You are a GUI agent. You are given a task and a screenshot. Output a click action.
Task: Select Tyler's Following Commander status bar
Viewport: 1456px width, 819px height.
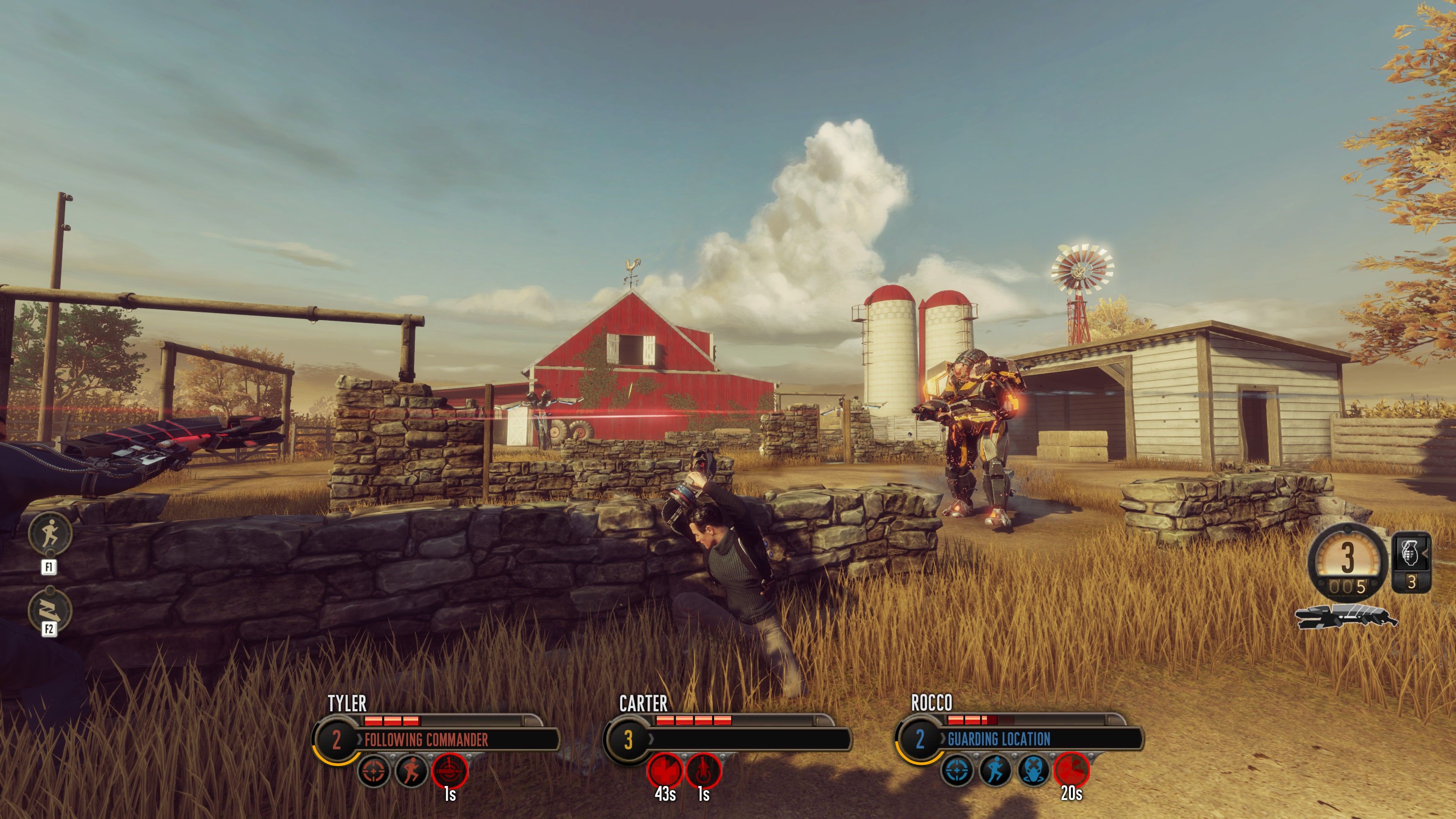tap(458, 739)
